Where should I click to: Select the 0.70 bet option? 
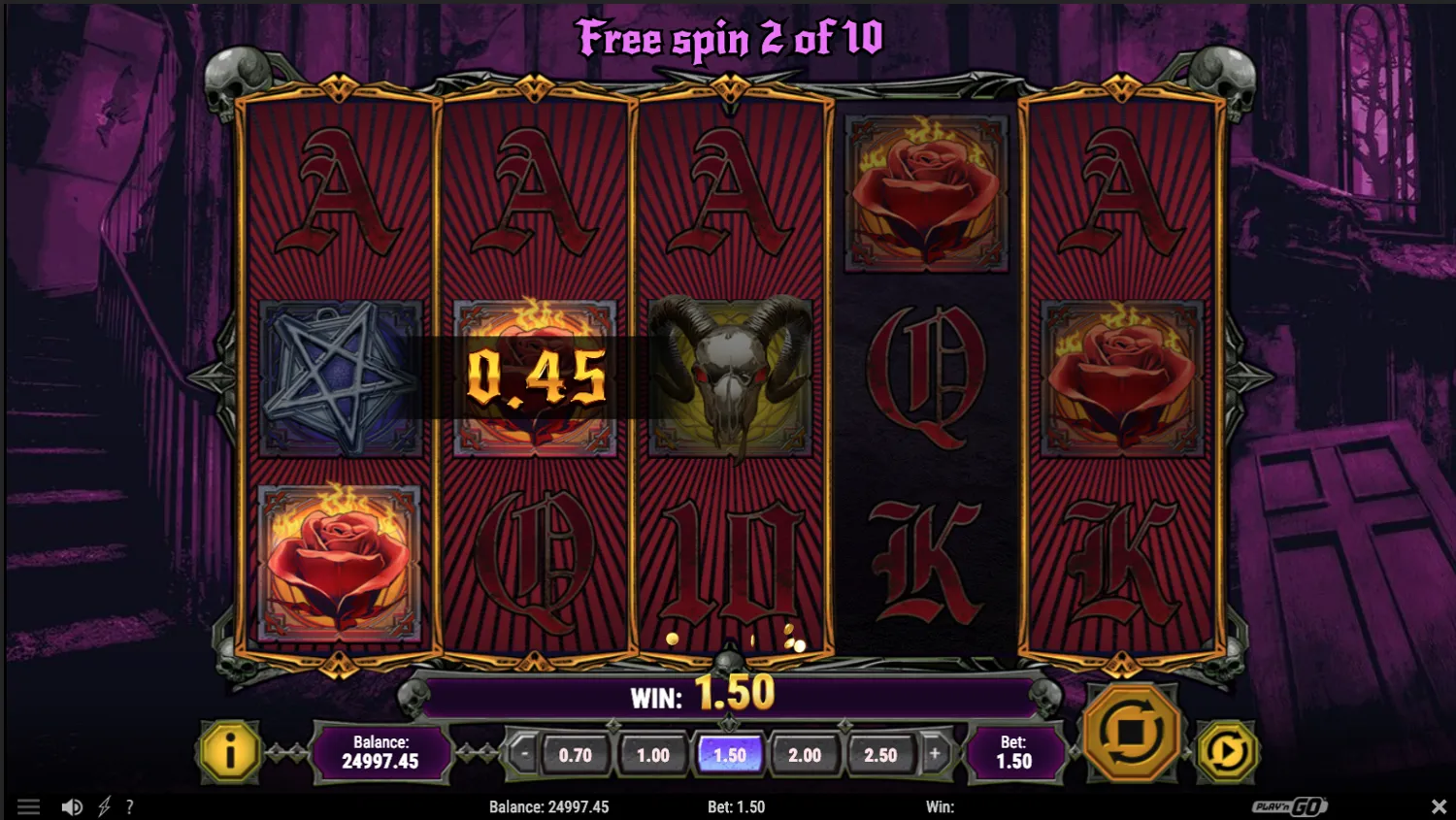point(576,753)
